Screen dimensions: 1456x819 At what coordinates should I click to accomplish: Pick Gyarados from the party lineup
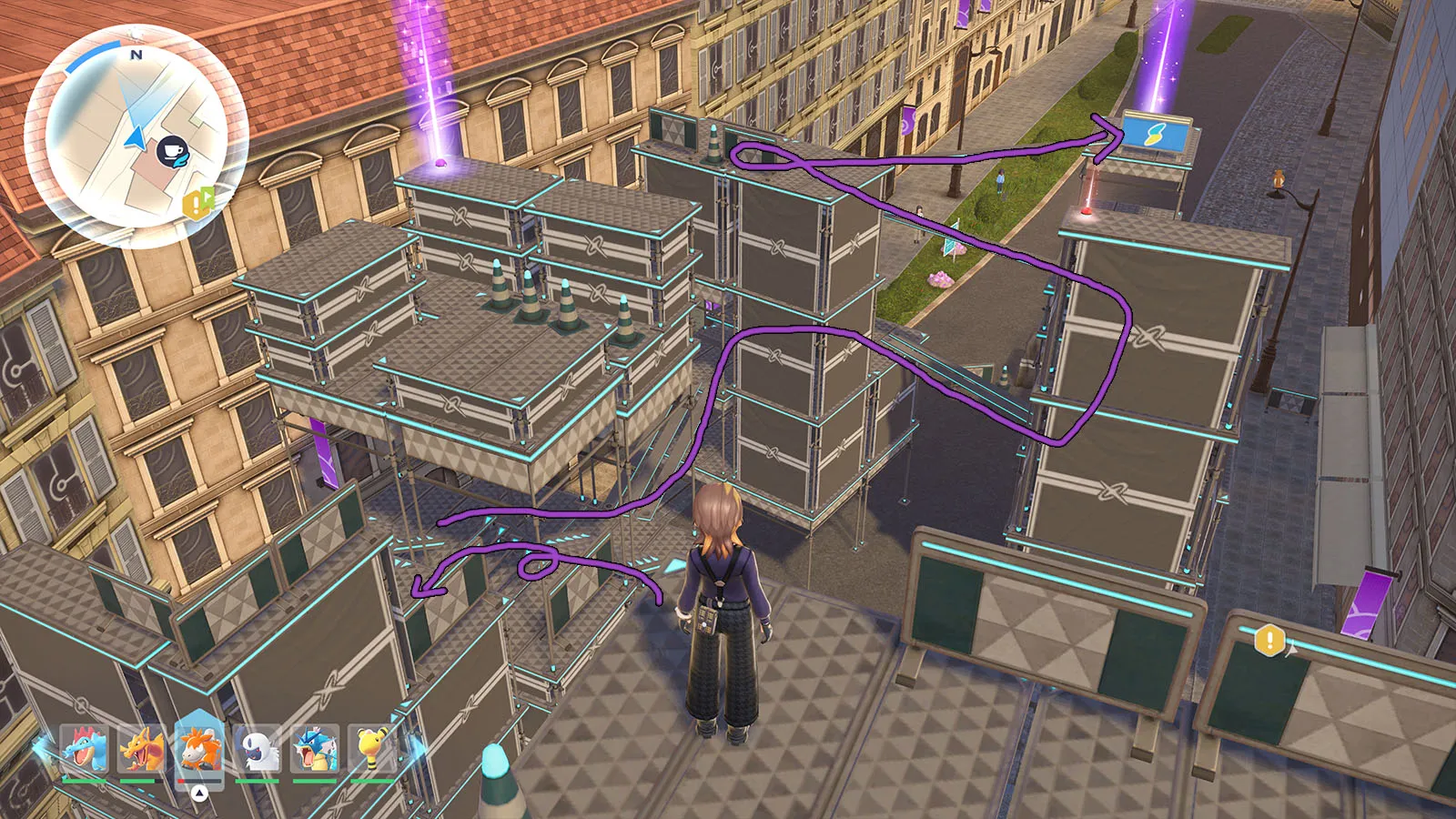315,751
